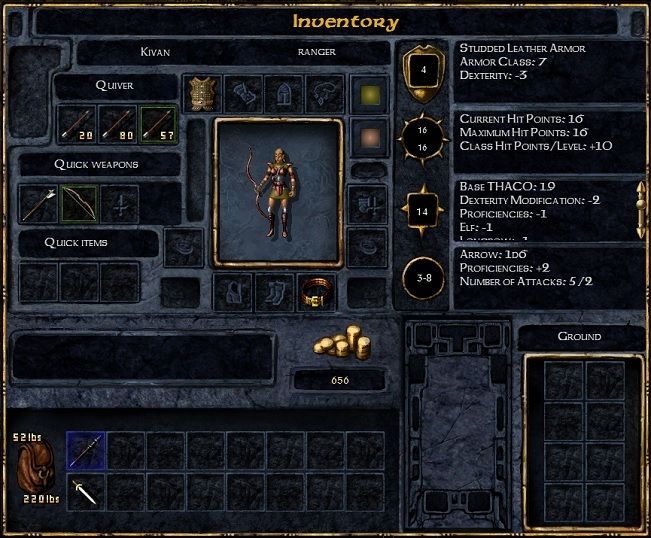Select the longbow quick weapon slot
The image size is (651, 538).
pos(79,203)
